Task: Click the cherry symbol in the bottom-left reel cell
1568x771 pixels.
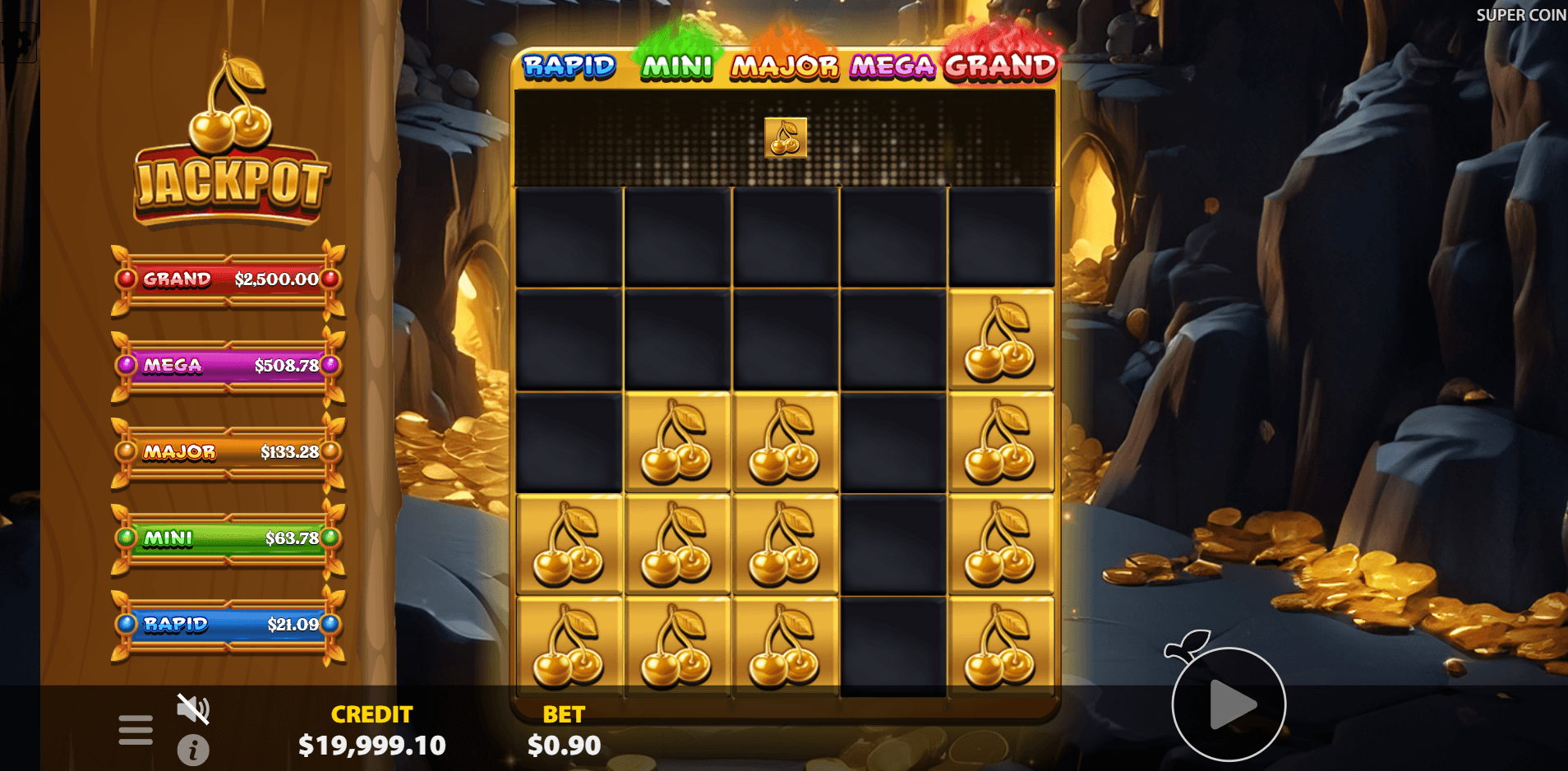Action: 569,645
